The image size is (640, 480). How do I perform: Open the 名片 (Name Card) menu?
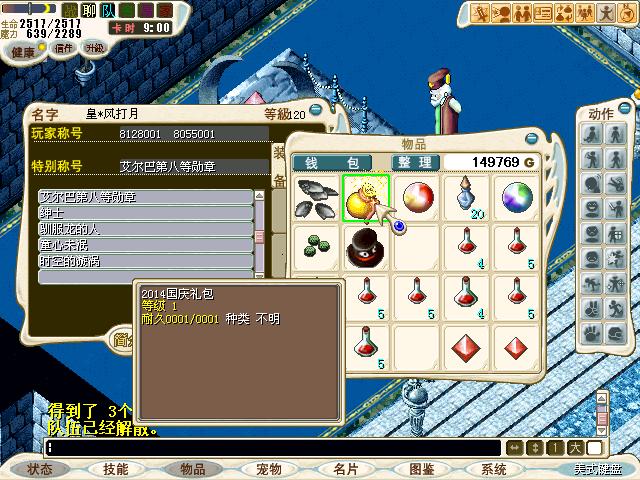[345, 468]
